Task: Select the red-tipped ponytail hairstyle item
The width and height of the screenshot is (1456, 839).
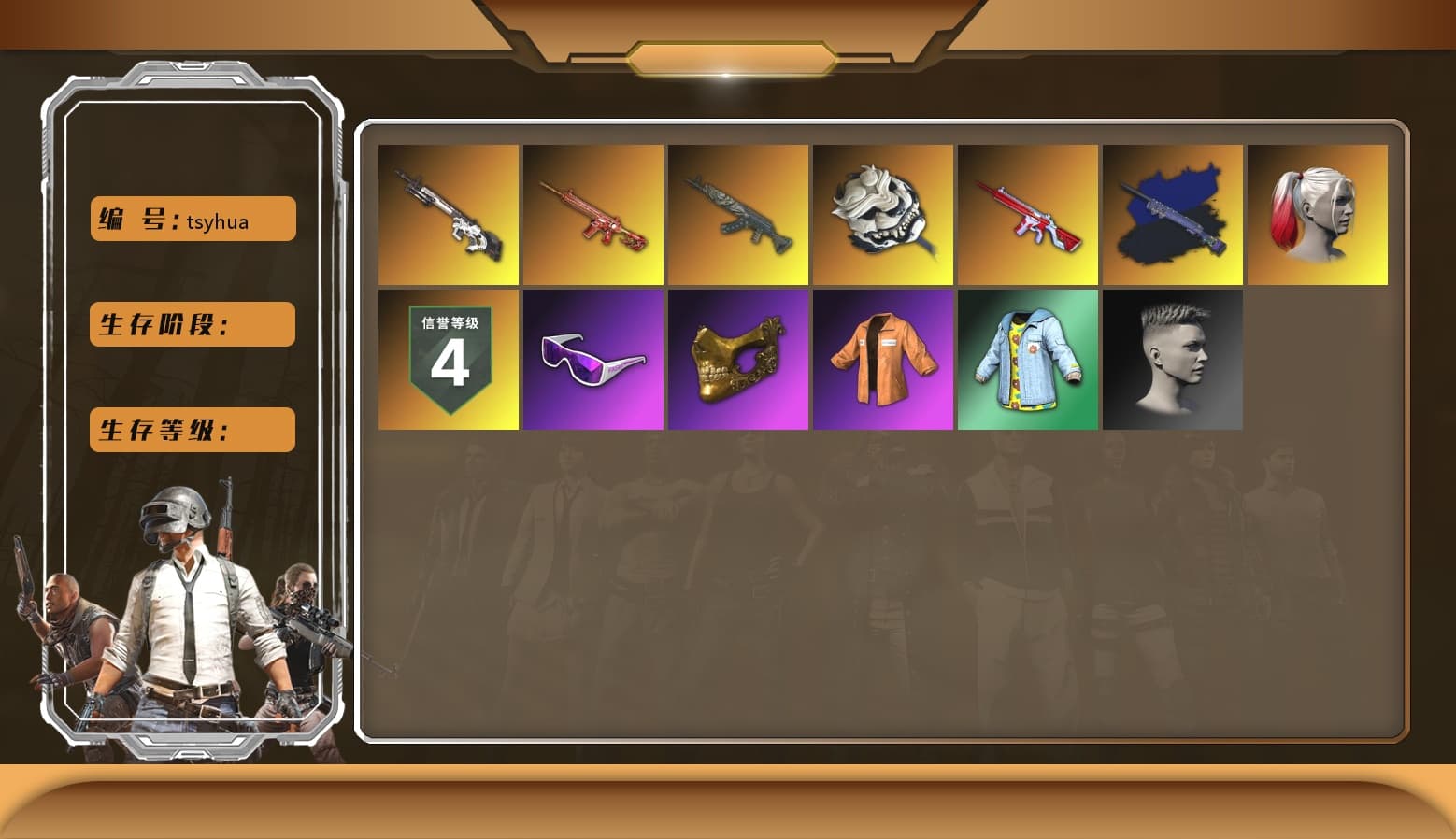Action: click(1318, 213)
